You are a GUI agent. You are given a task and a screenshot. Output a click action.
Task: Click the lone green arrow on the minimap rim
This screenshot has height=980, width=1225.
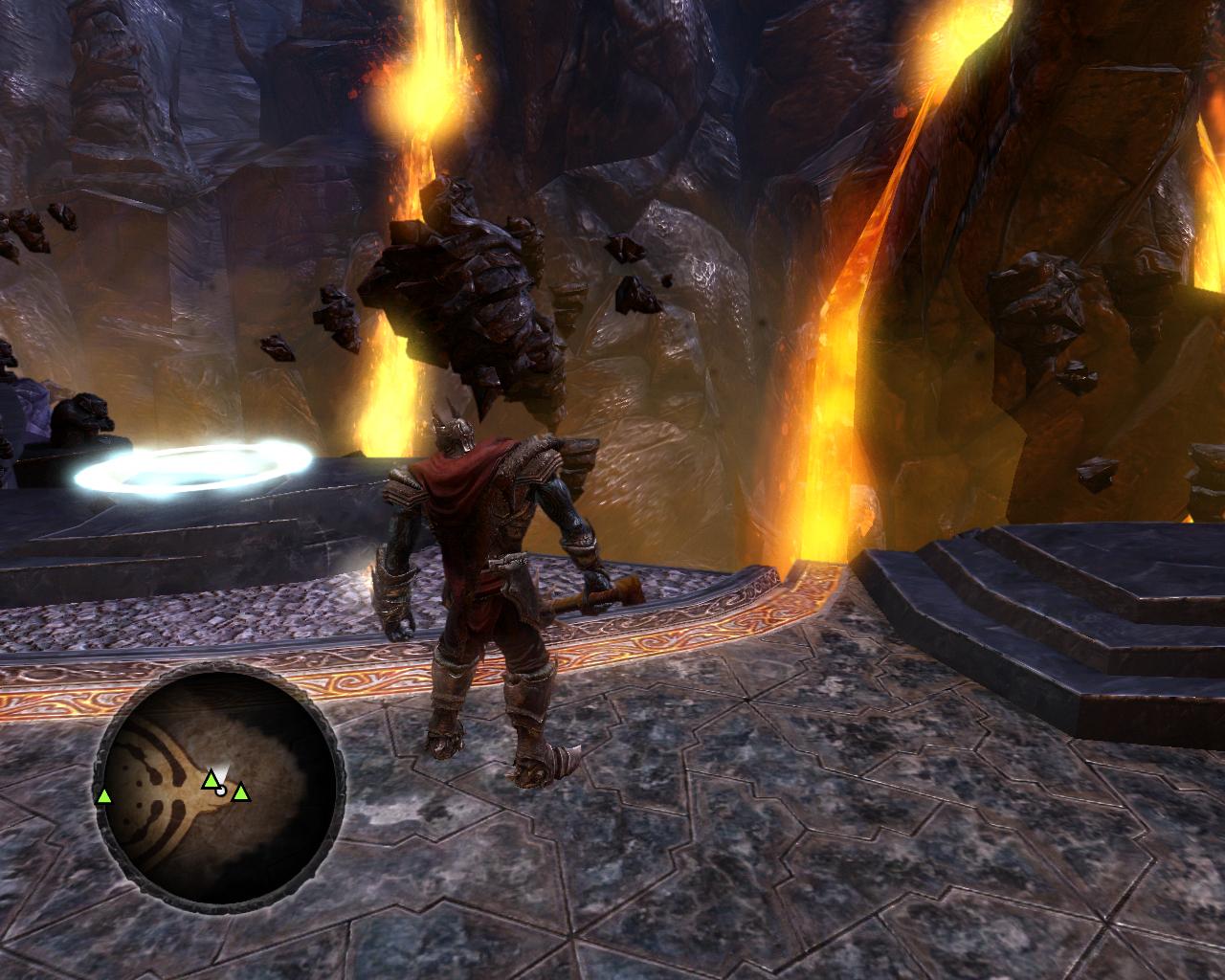pos(103,796)
